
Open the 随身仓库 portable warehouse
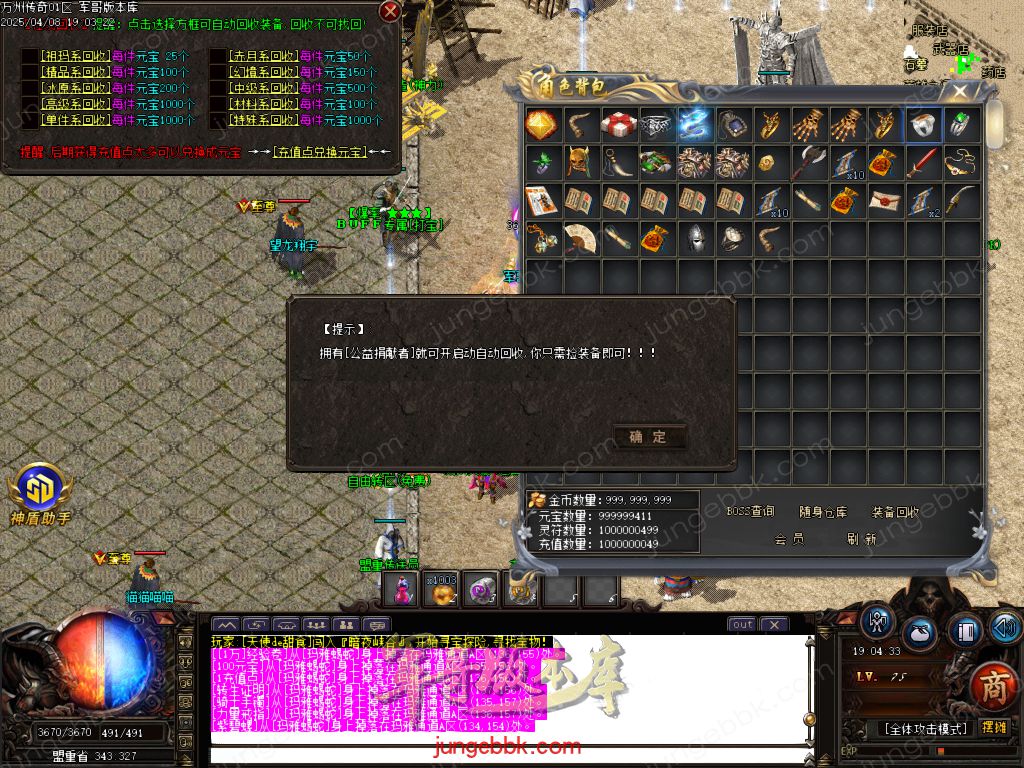coord(823,512)
